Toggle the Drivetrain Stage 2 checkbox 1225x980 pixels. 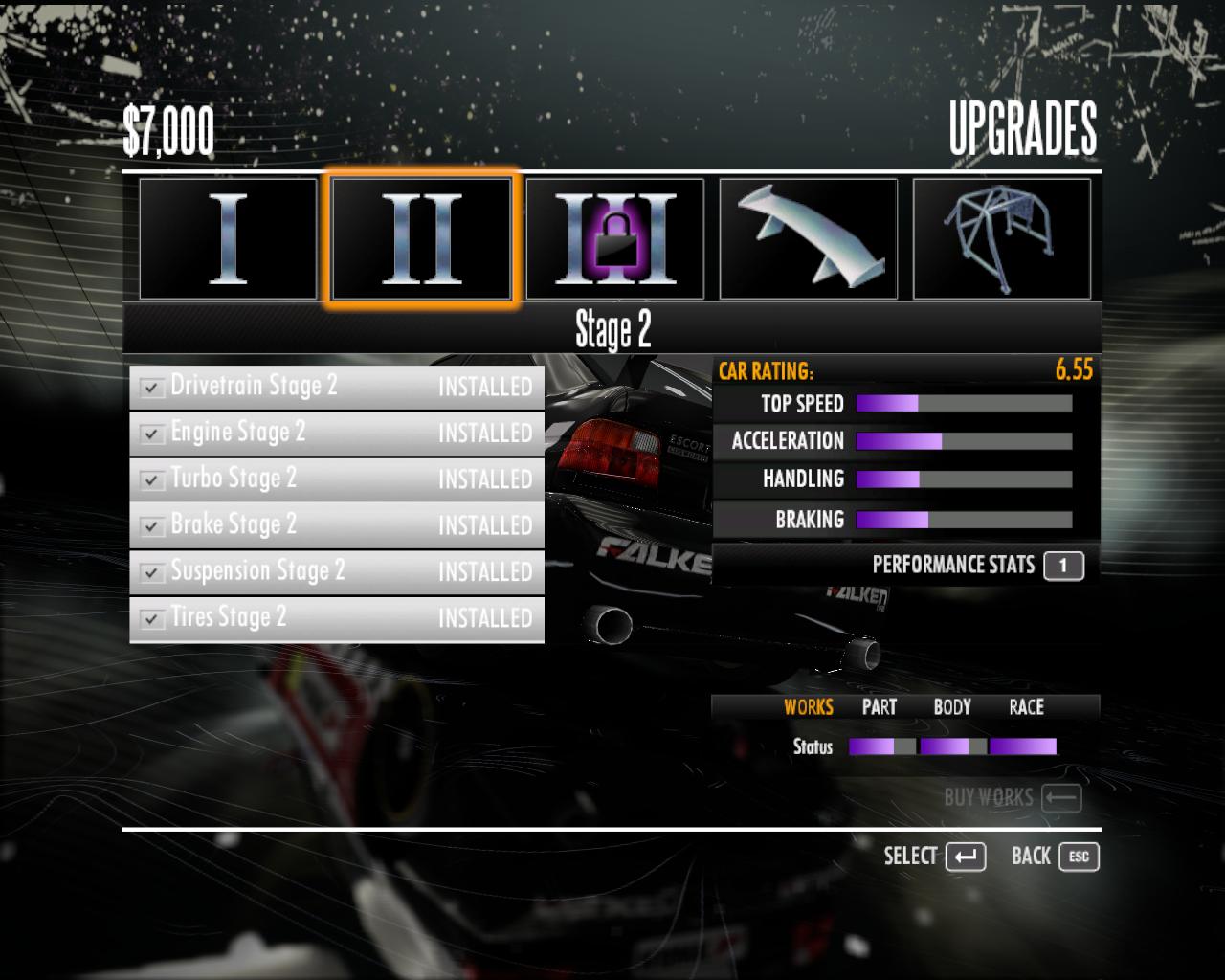[150, 388]
